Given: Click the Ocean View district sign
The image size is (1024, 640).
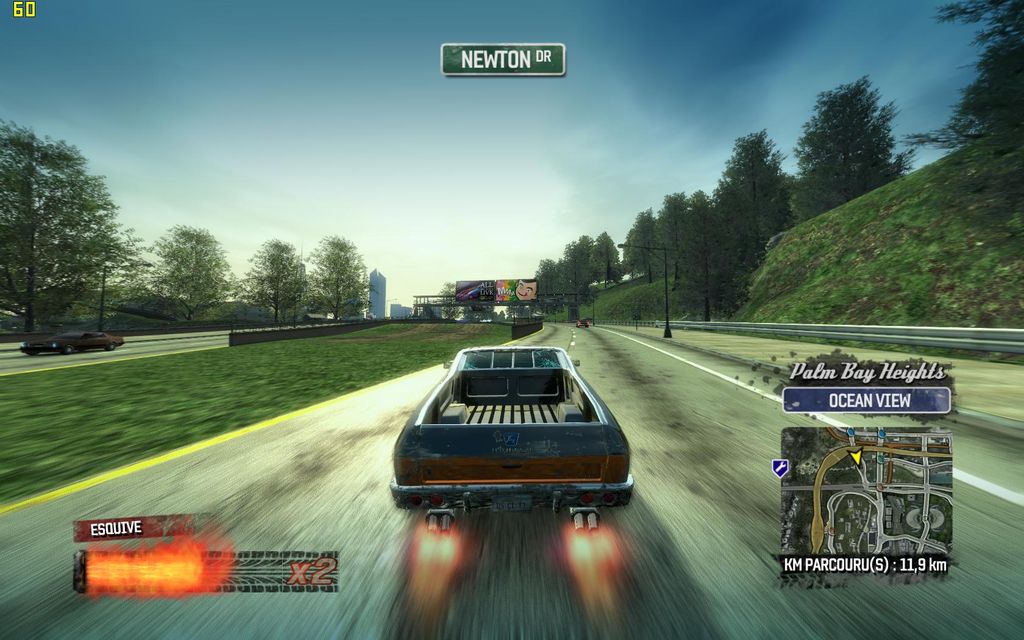Looking at the screenshot, I should tap(866, 400).
